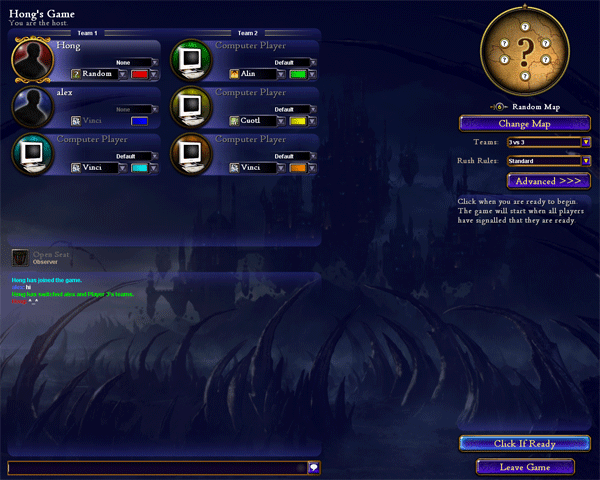
Task: Leave the game lobby
Action: [525, 467]
